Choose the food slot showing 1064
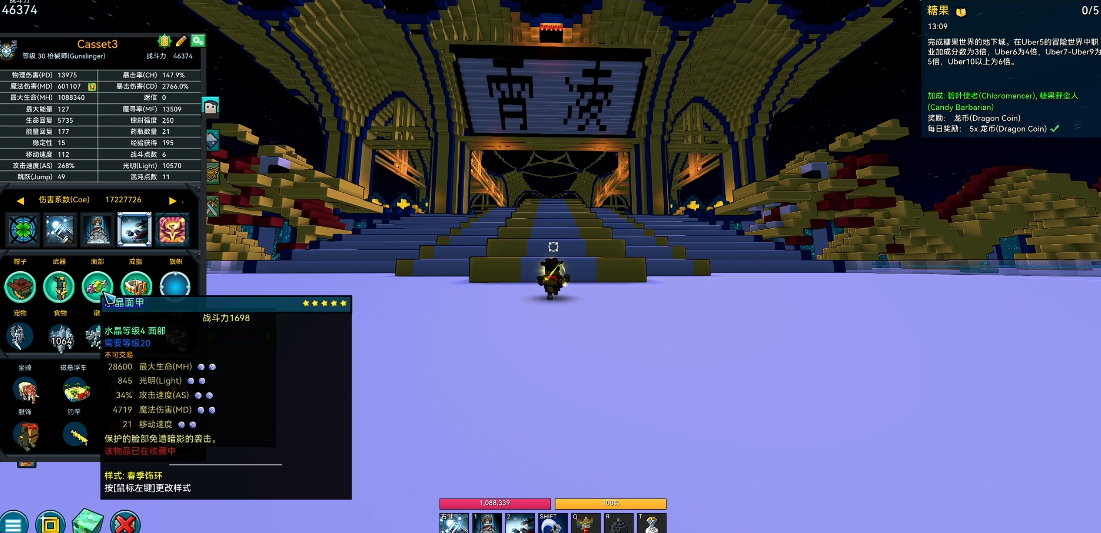This screenshot has height=533, width=1101. point(62,338)
